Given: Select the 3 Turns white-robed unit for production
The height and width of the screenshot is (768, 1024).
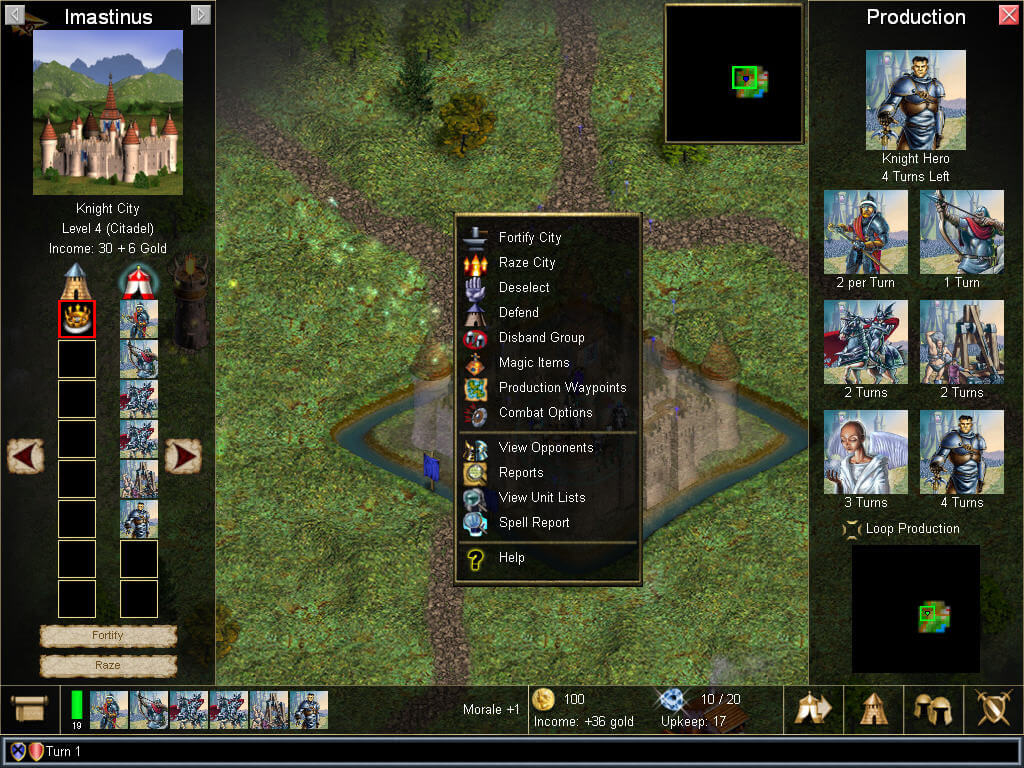Looking at the screenshot, I should point(865,452).
